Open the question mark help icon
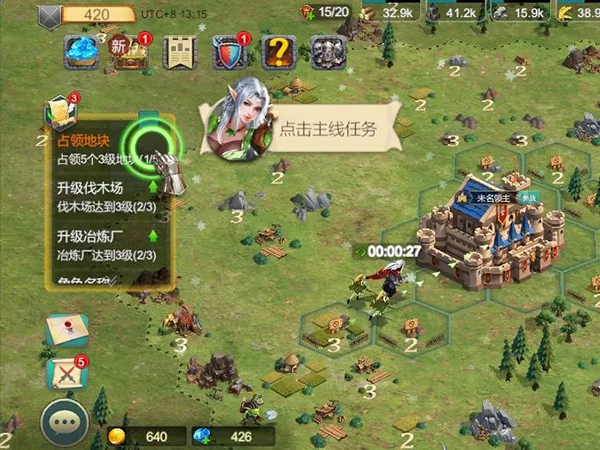600x450 pixels. pos(278,52)
